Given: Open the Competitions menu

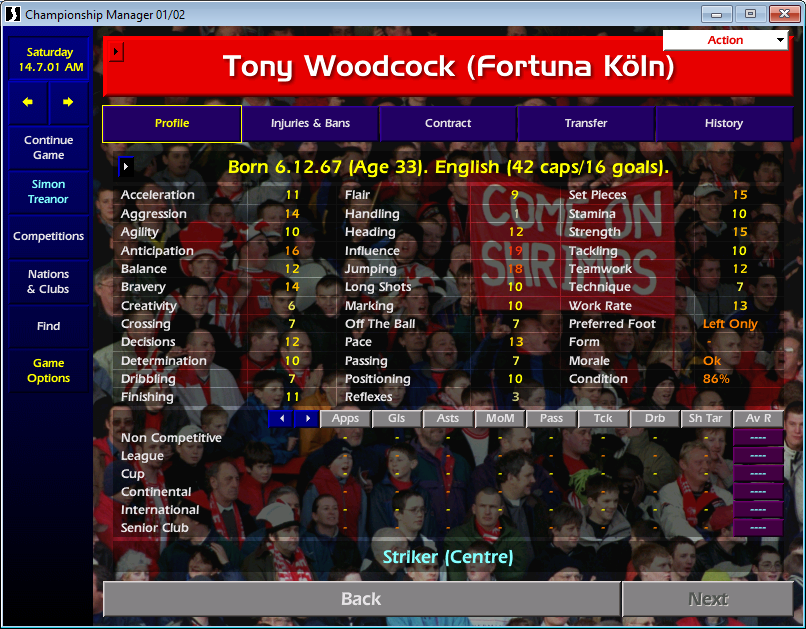Looking at the screenshot, I should coord(48,237).
